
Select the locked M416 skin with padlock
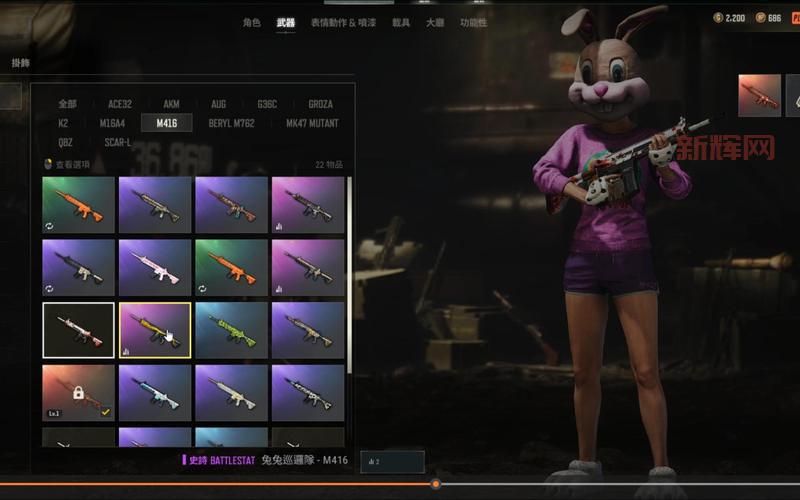coord(79,392)
